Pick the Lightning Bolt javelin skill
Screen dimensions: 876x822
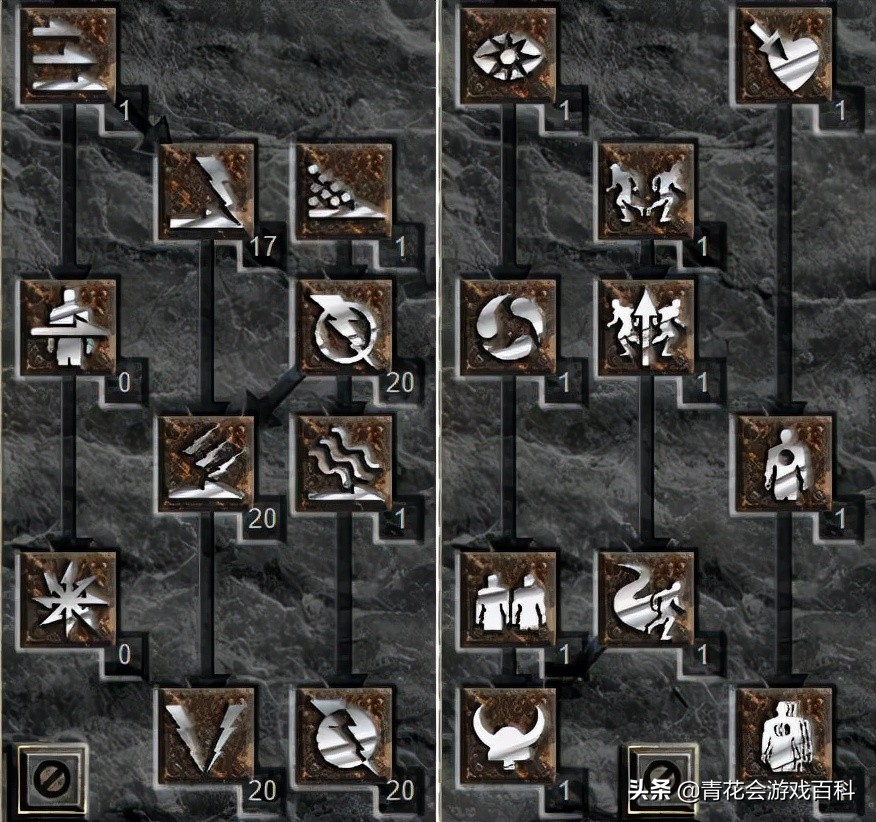point(345,327)
